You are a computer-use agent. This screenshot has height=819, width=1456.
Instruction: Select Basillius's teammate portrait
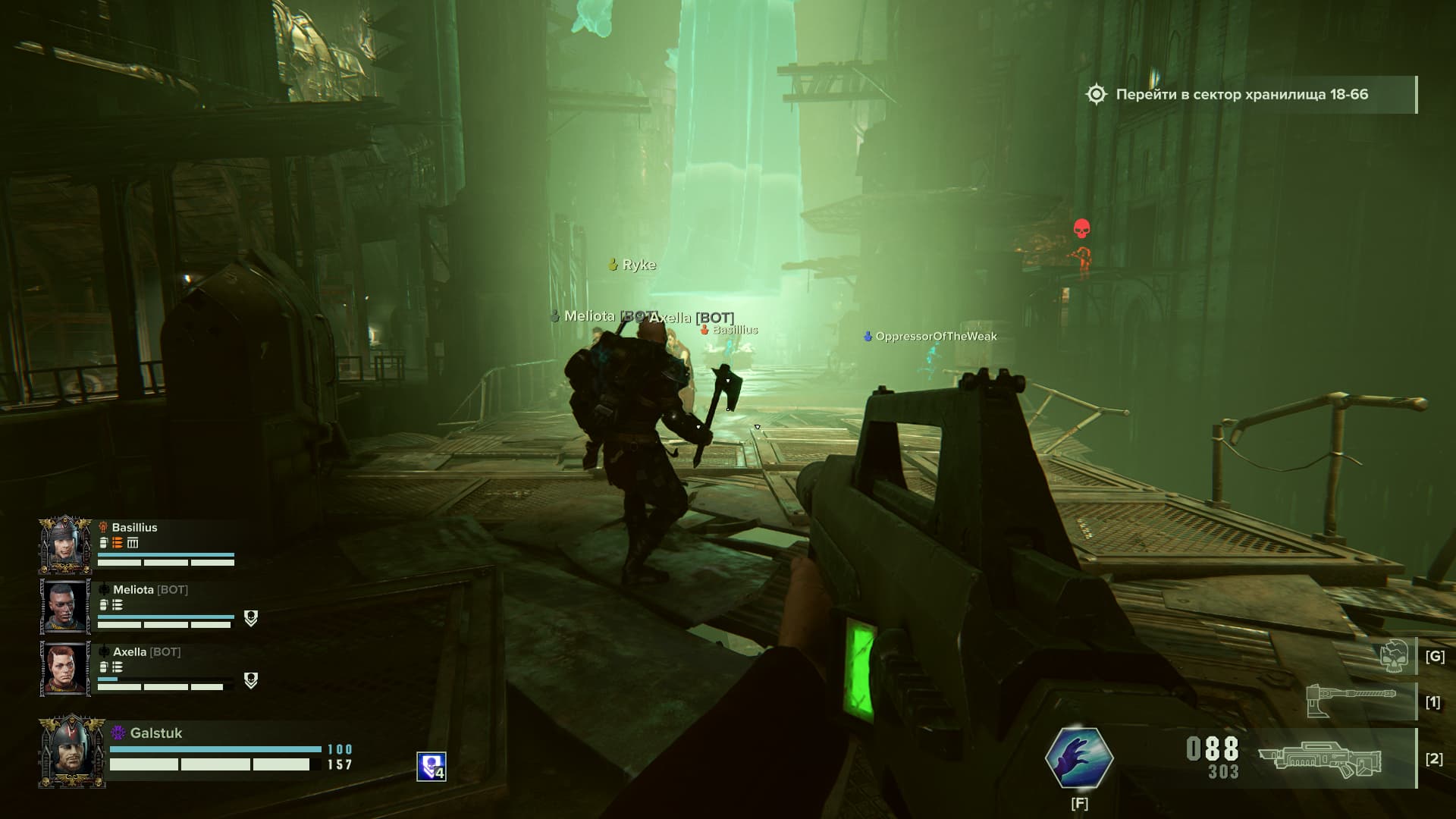65,545
